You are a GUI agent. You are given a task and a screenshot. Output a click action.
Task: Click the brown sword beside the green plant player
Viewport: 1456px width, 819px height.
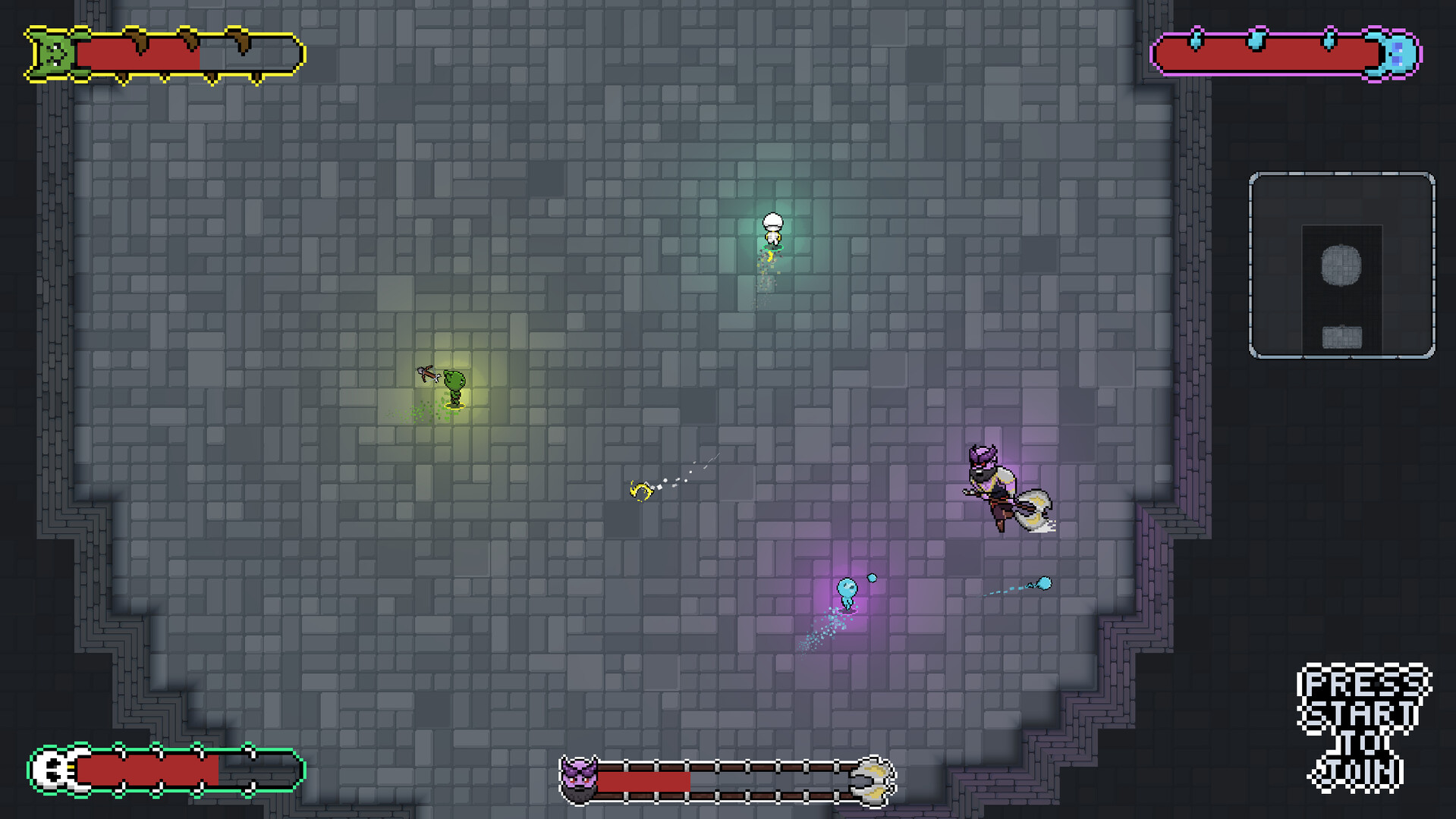[426, 373]
